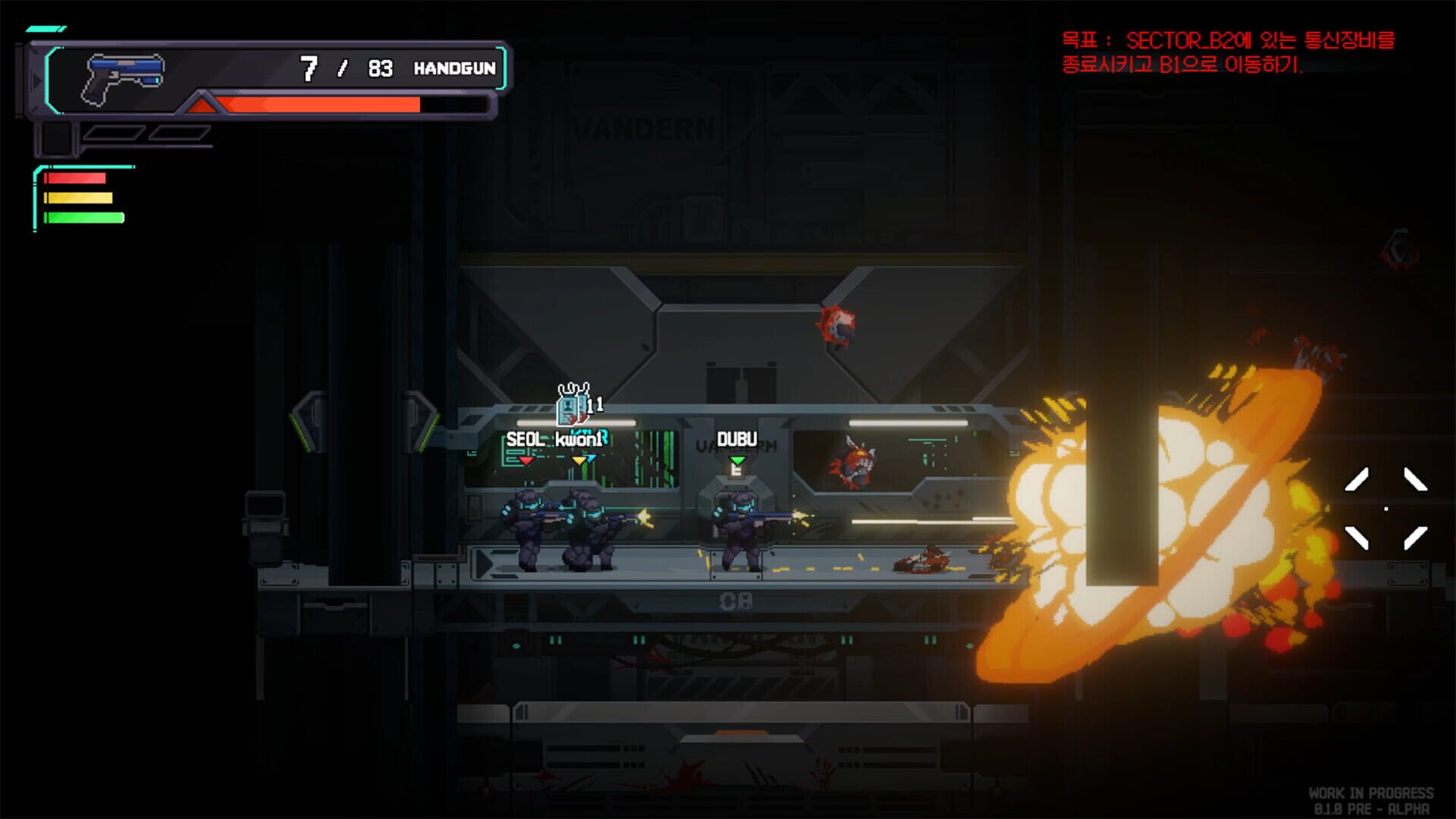Click the HANDGUN label on the ammo panel
This screenshot has width=1456, height=819.
coord(454,68)
